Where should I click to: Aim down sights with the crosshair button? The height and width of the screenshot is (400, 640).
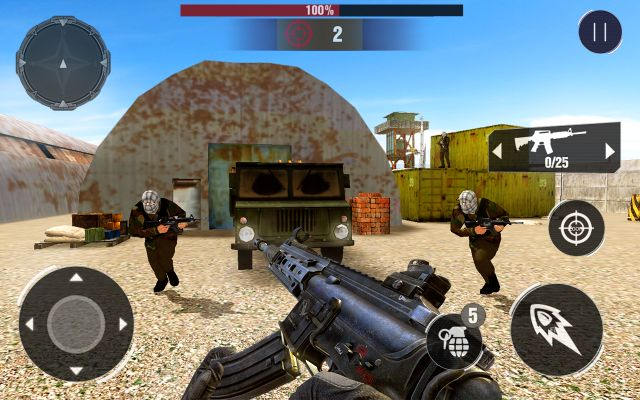[576, 227]
